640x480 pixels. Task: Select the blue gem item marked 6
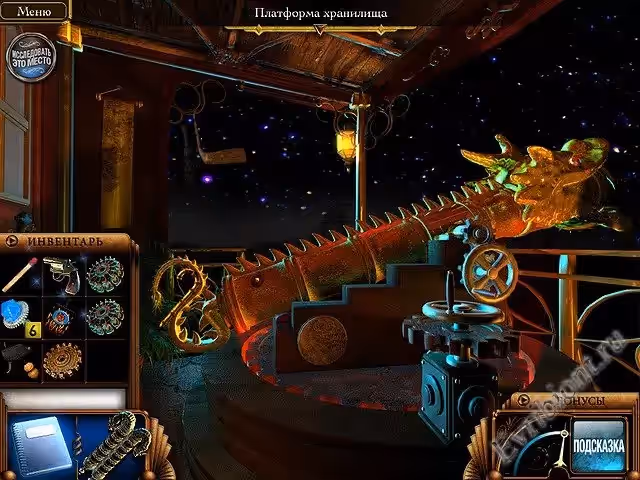(x=19, y=317)
